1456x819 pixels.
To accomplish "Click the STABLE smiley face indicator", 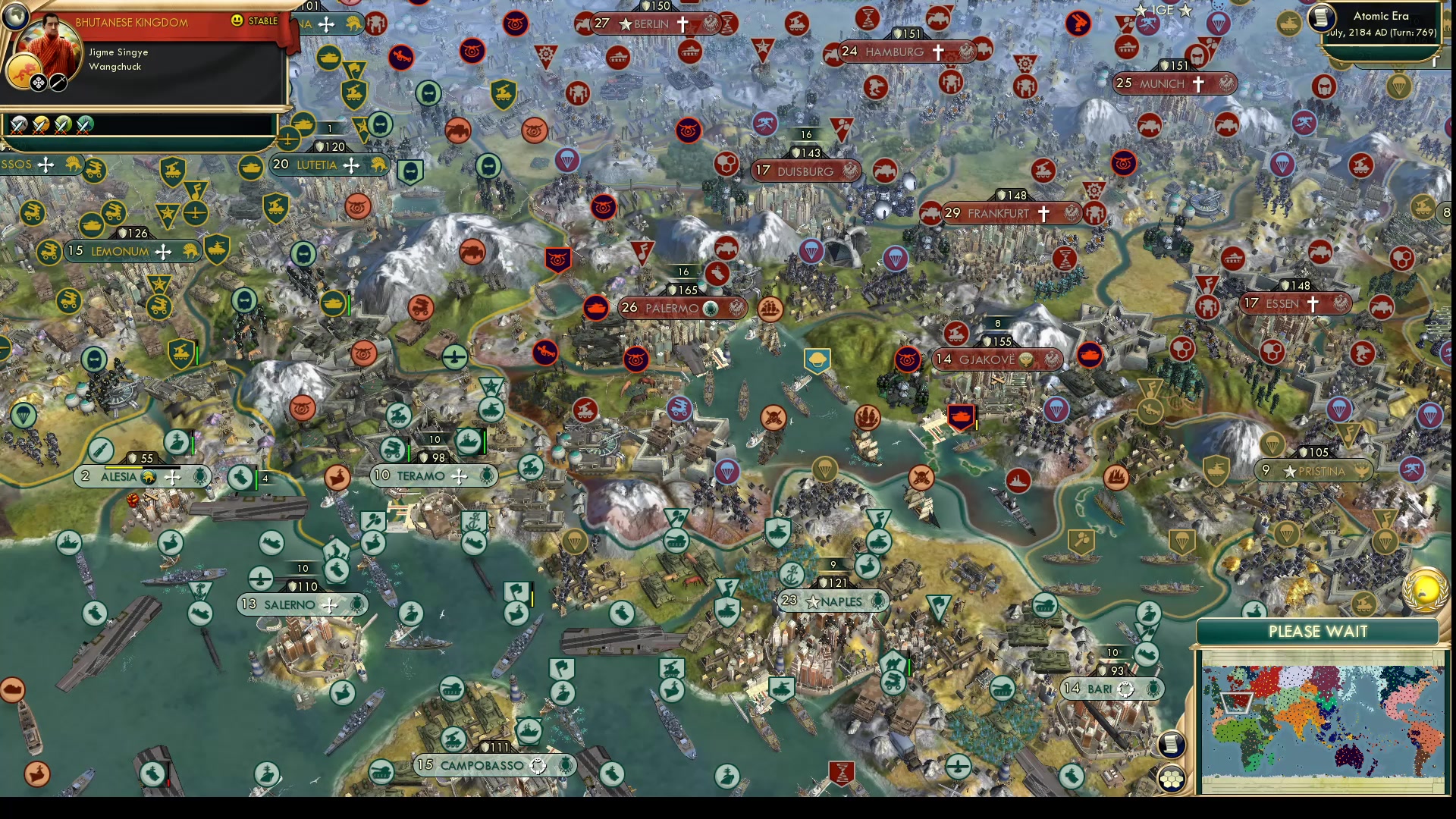I will pyautogui.click(x=237, y=21).
